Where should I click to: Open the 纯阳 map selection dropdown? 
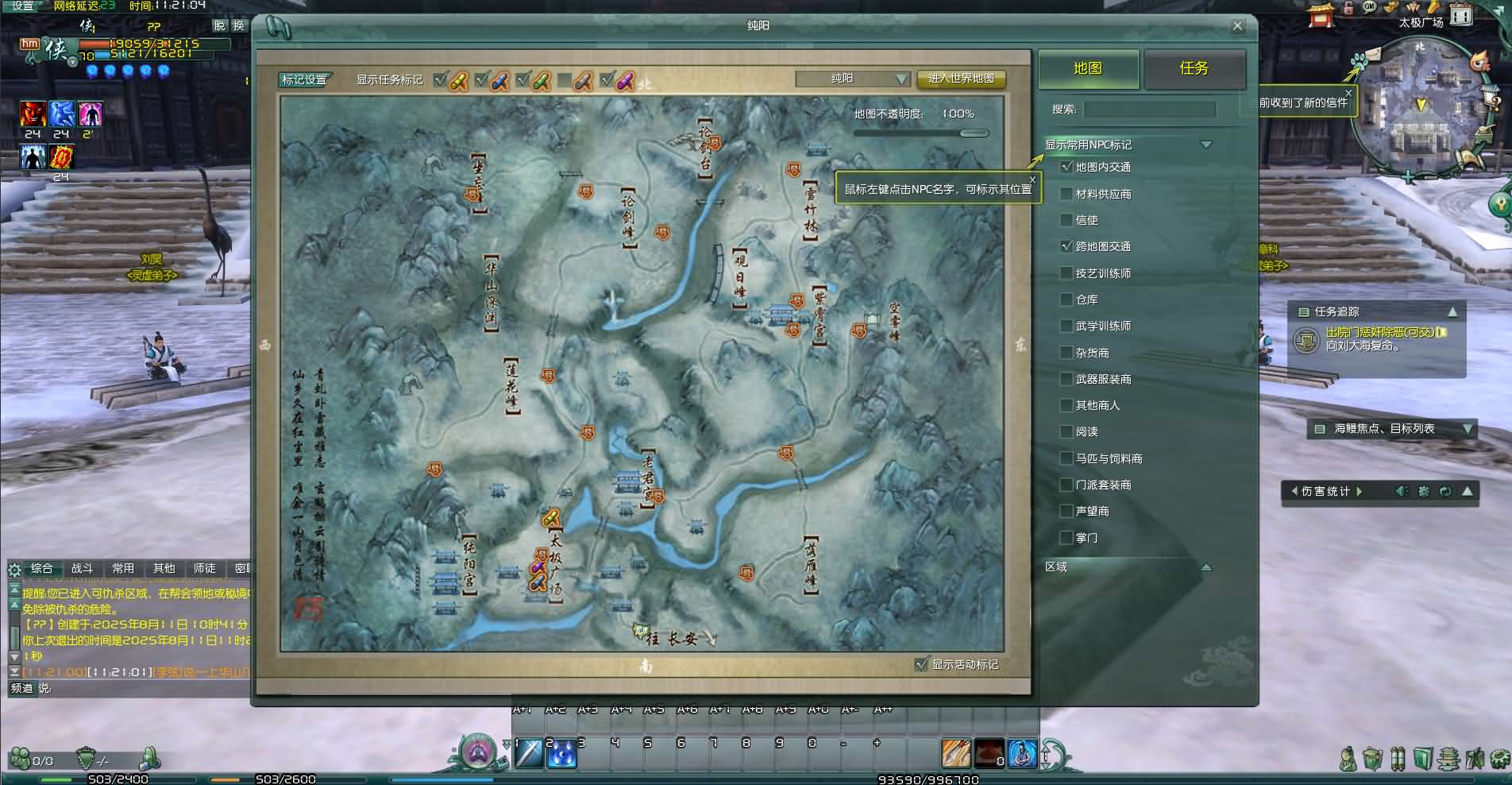[901, 79]
